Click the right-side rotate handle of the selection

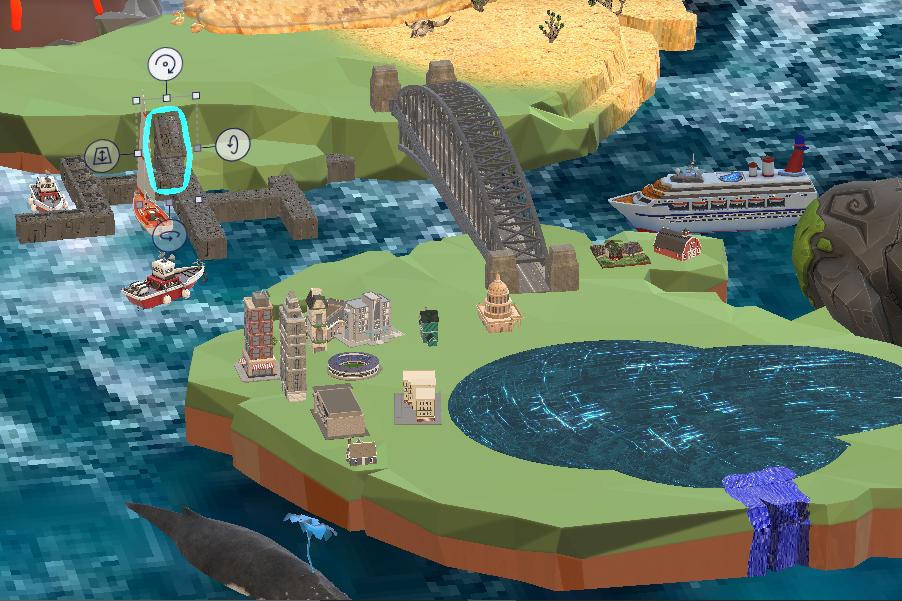click(233, 146)
